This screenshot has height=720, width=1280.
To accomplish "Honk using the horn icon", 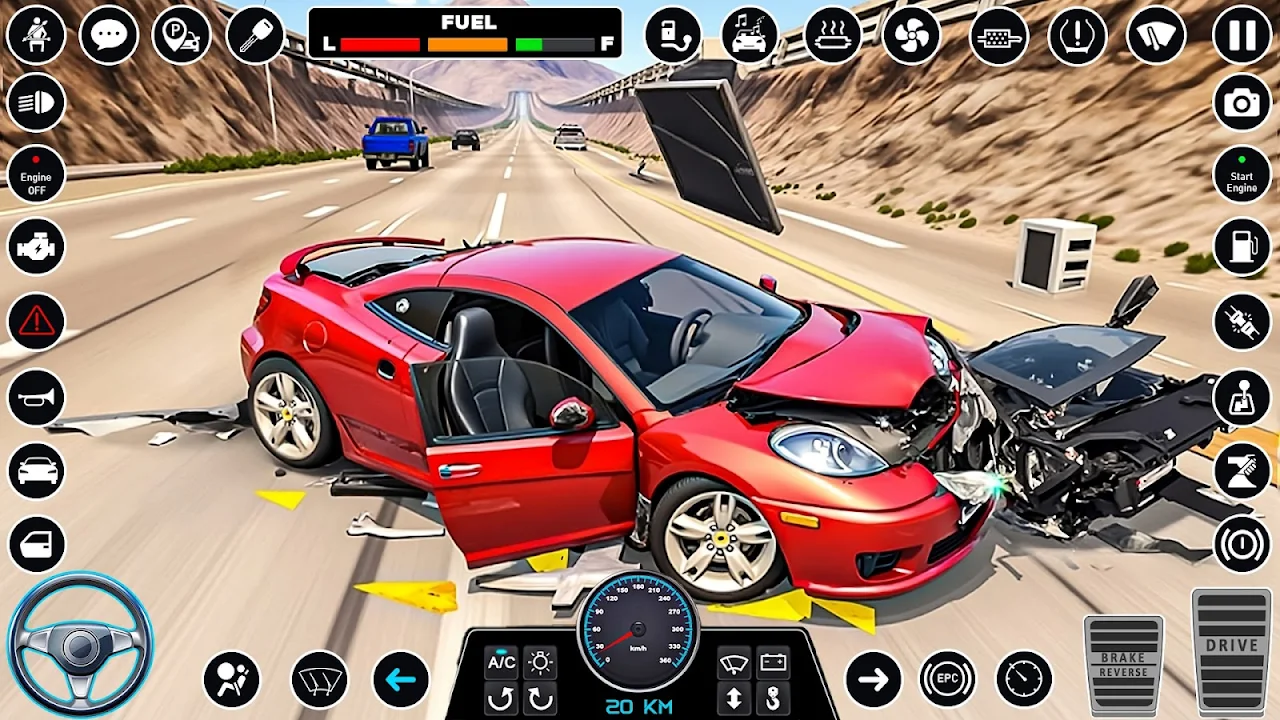I will (x=36, y=397).
